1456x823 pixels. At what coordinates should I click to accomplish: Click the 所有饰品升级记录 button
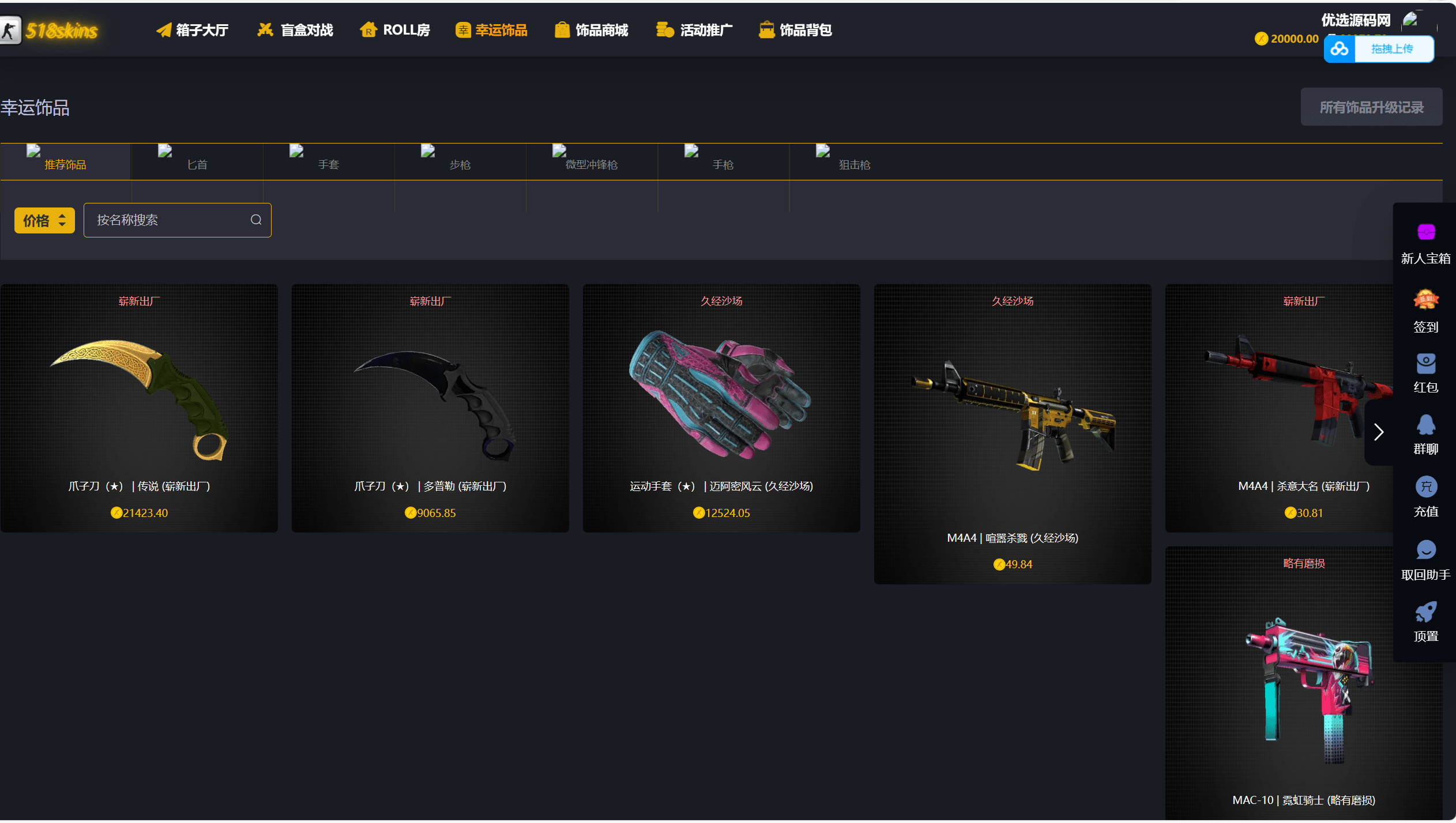coord(1371,107)
